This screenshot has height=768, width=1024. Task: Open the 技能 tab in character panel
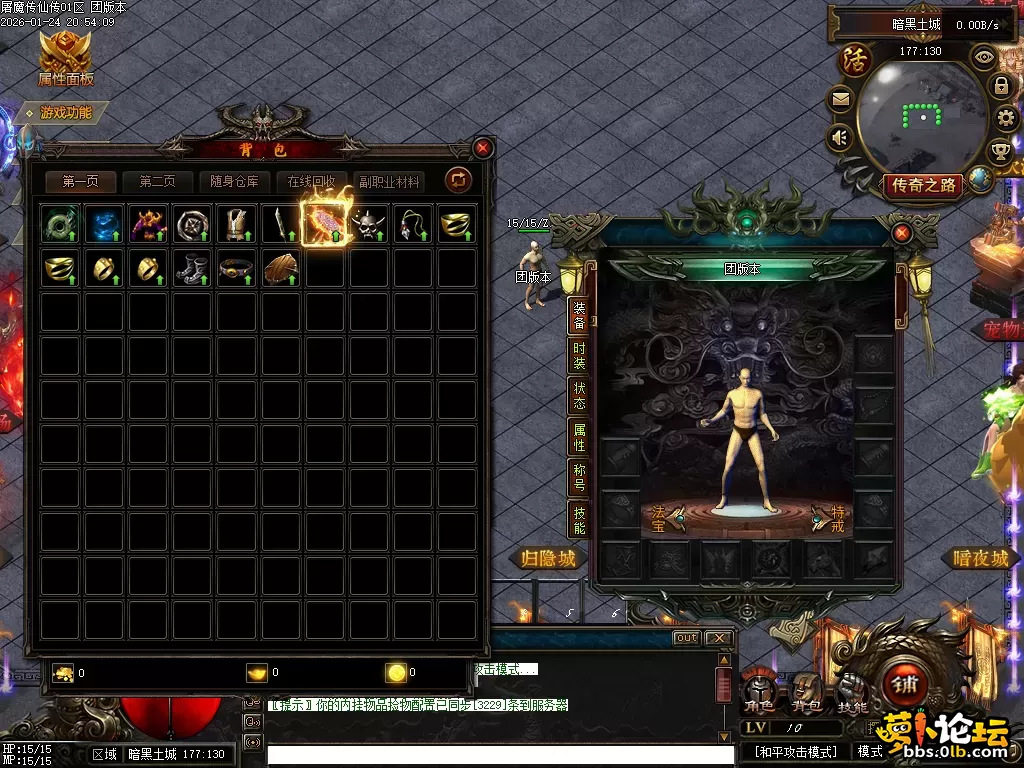pyautogui.click(x=579, y=518)
